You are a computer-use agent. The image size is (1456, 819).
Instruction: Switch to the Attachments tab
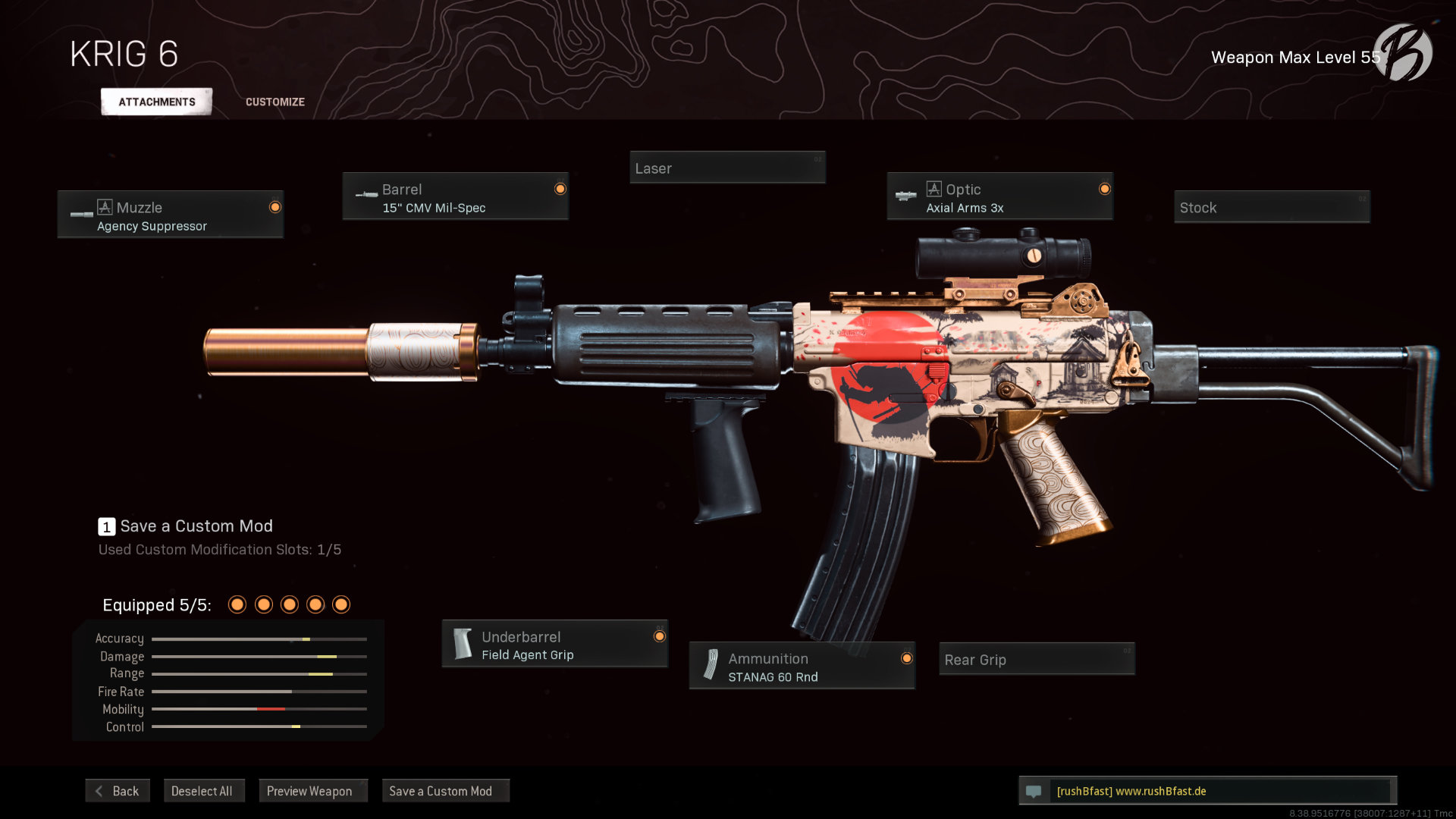(x=156, y=102)
